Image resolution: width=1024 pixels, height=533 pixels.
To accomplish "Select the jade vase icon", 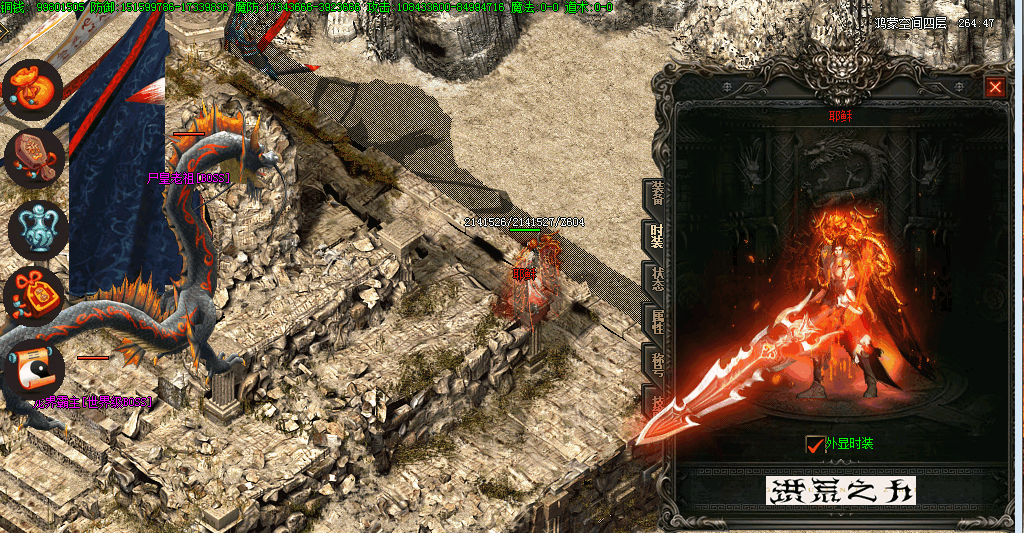I will [x=37, y=228].
